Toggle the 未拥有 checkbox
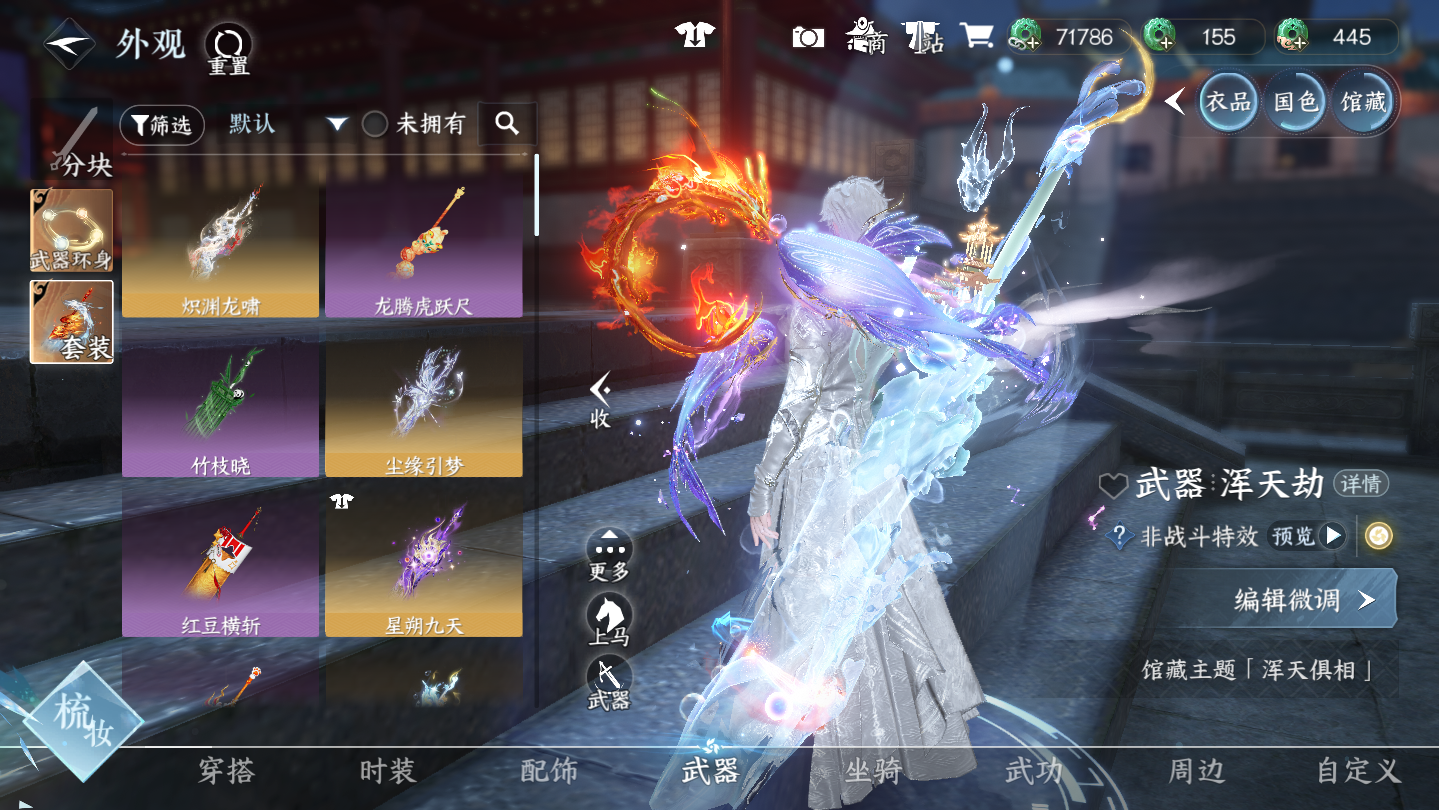 (375, 125)
